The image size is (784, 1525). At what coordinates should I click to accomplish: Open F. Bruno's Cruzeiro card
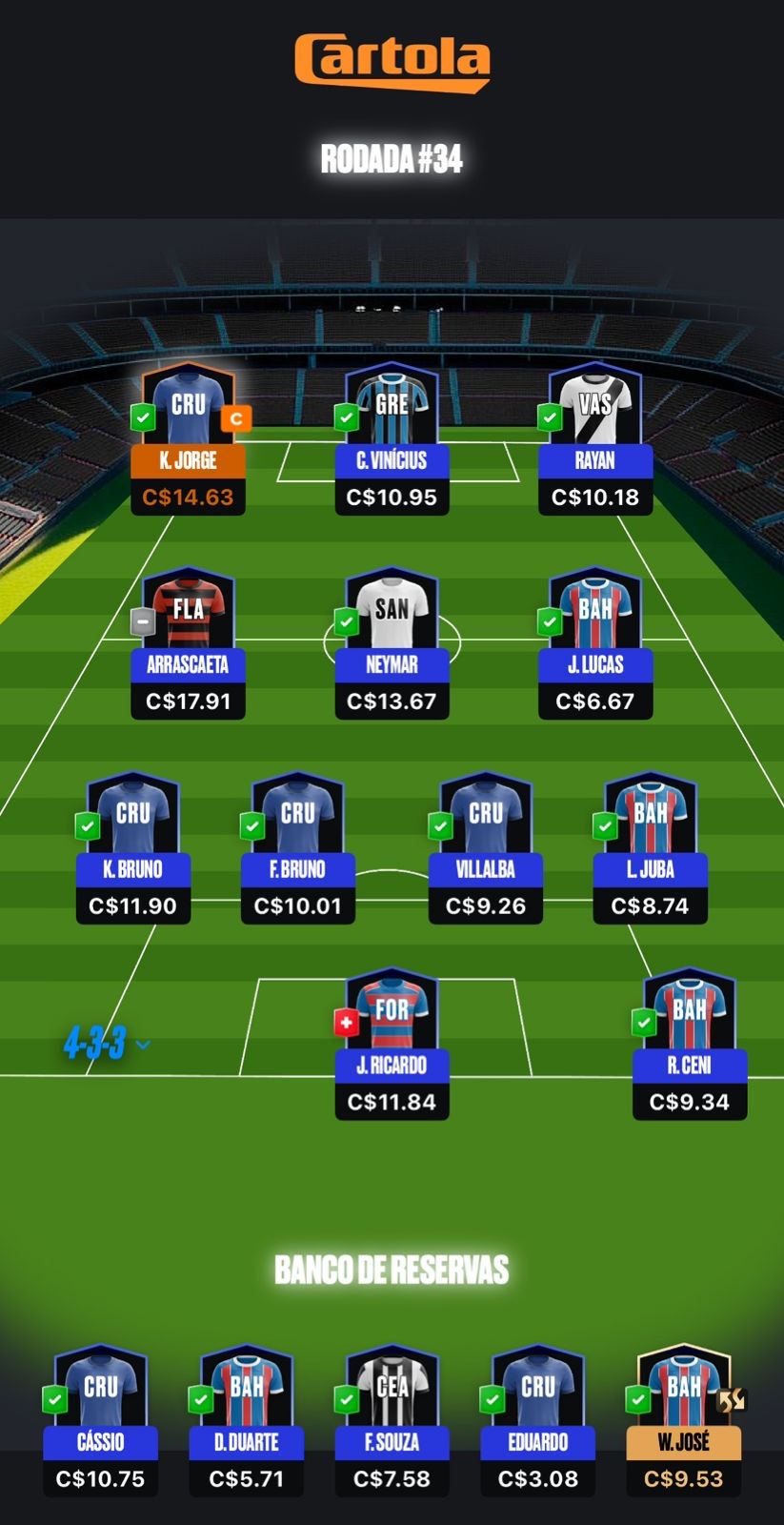coord(298,848)
